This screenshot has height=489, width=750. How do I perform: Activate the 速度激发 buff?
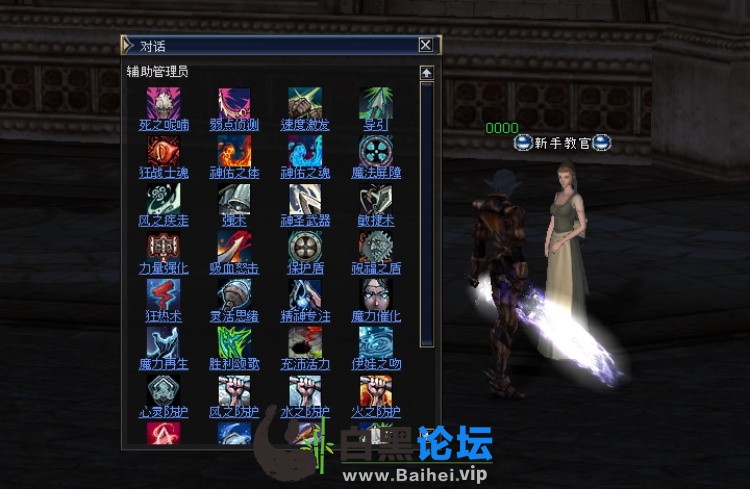pyautogui.click(x=305, y=125)
